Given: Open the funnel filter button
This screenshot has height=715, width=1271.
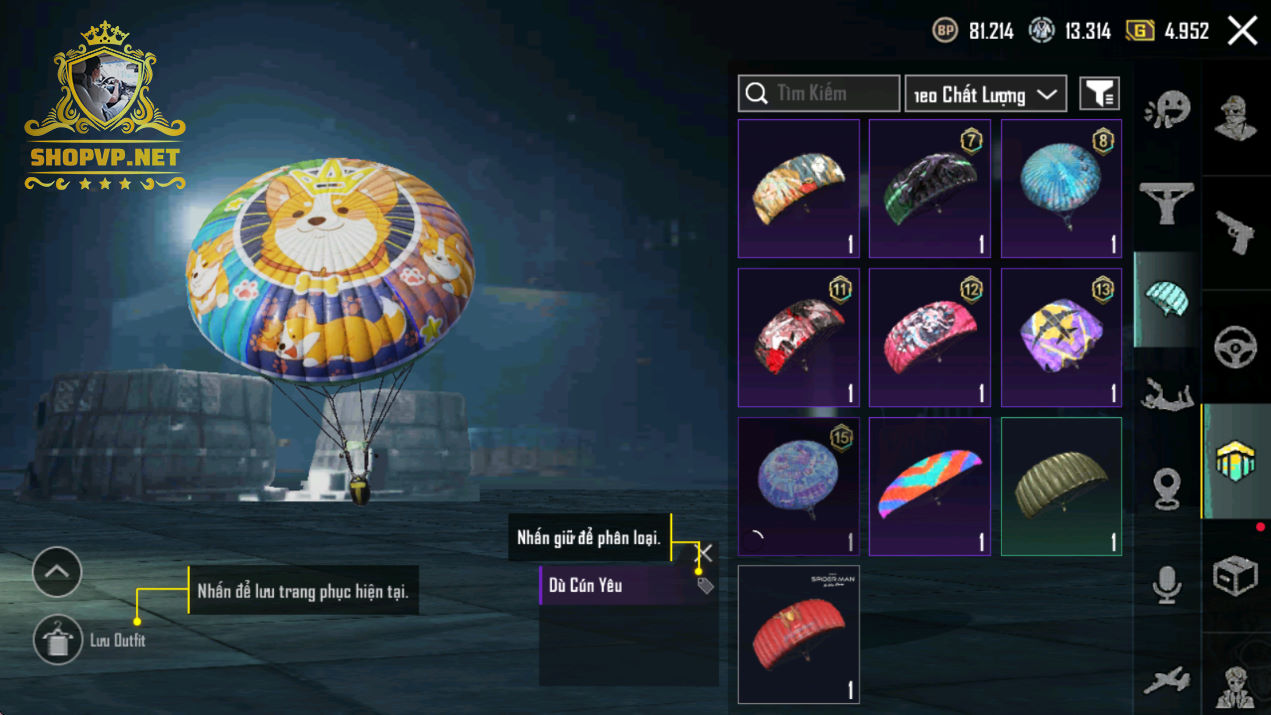Looking at the screenshot, I should pyautogui.click(x=1099, y=94).
